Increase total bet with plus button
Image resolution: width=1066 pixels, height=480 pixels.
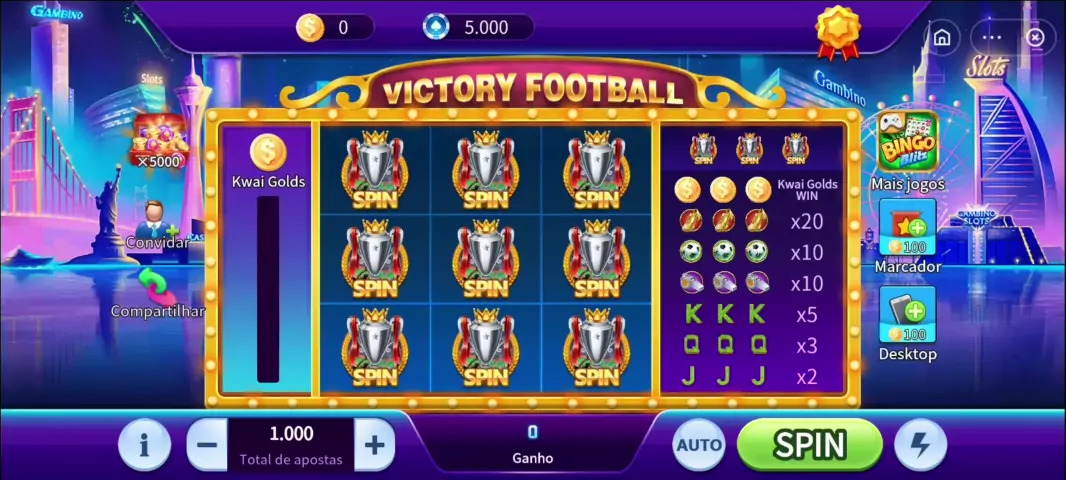(x=374, y=445)
